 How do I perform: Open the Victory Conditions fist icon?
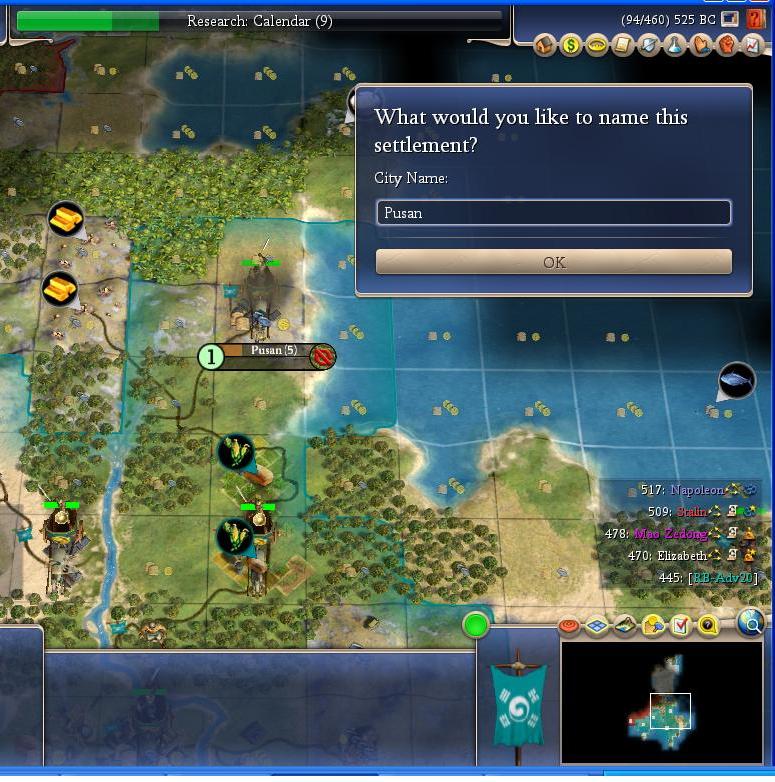click(x=727, y=45)
